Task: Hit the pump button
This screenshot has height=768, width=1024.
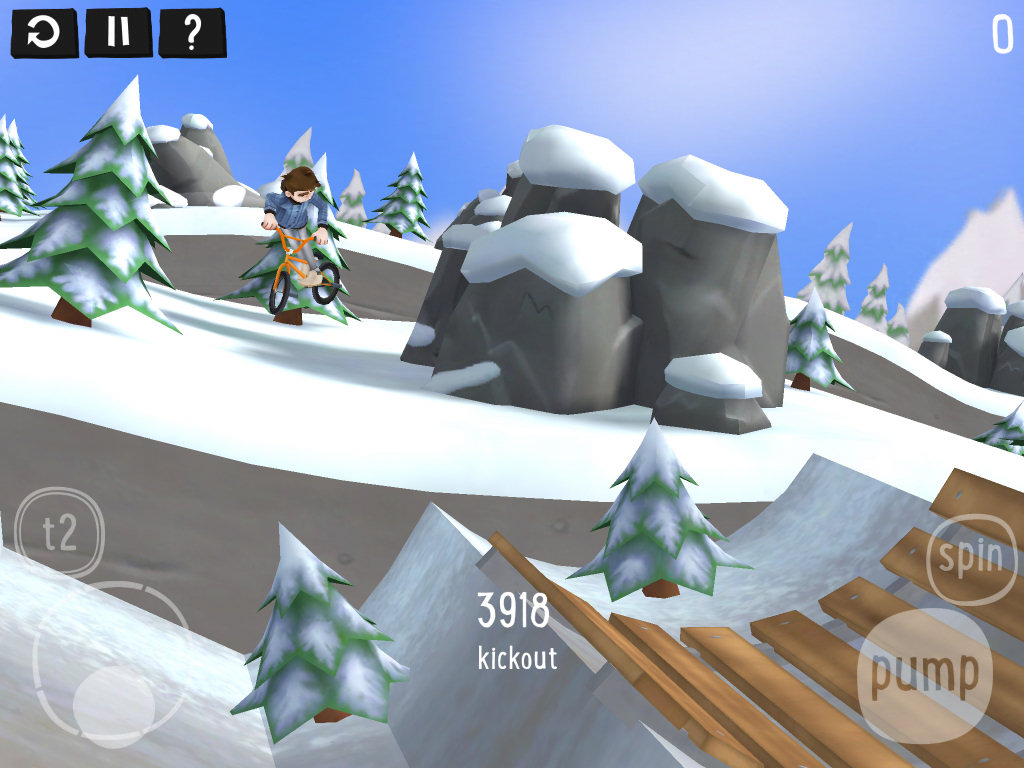Action: click(925, 674)
